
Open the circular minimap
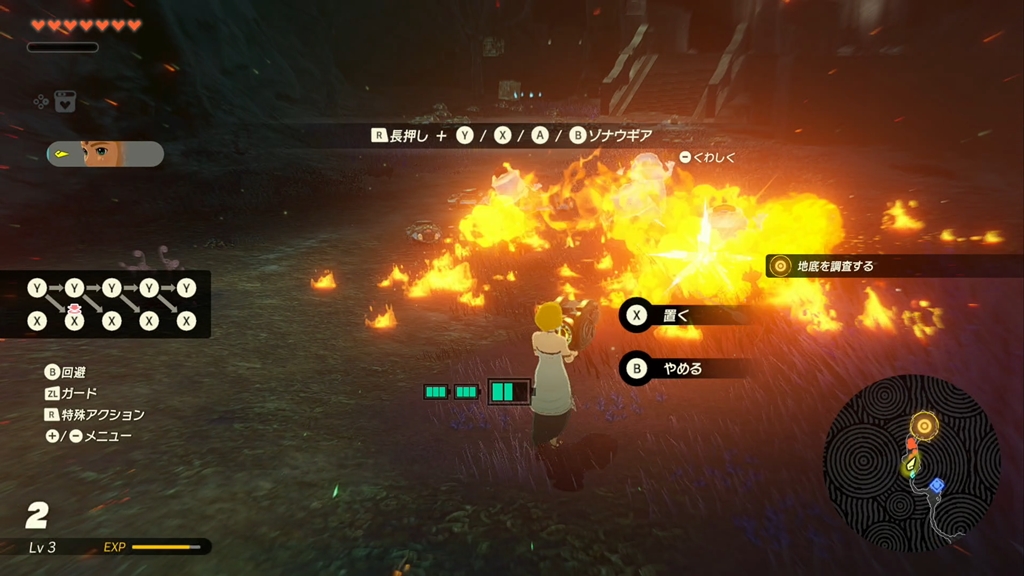pyautogui.click(x=911, y=463)
